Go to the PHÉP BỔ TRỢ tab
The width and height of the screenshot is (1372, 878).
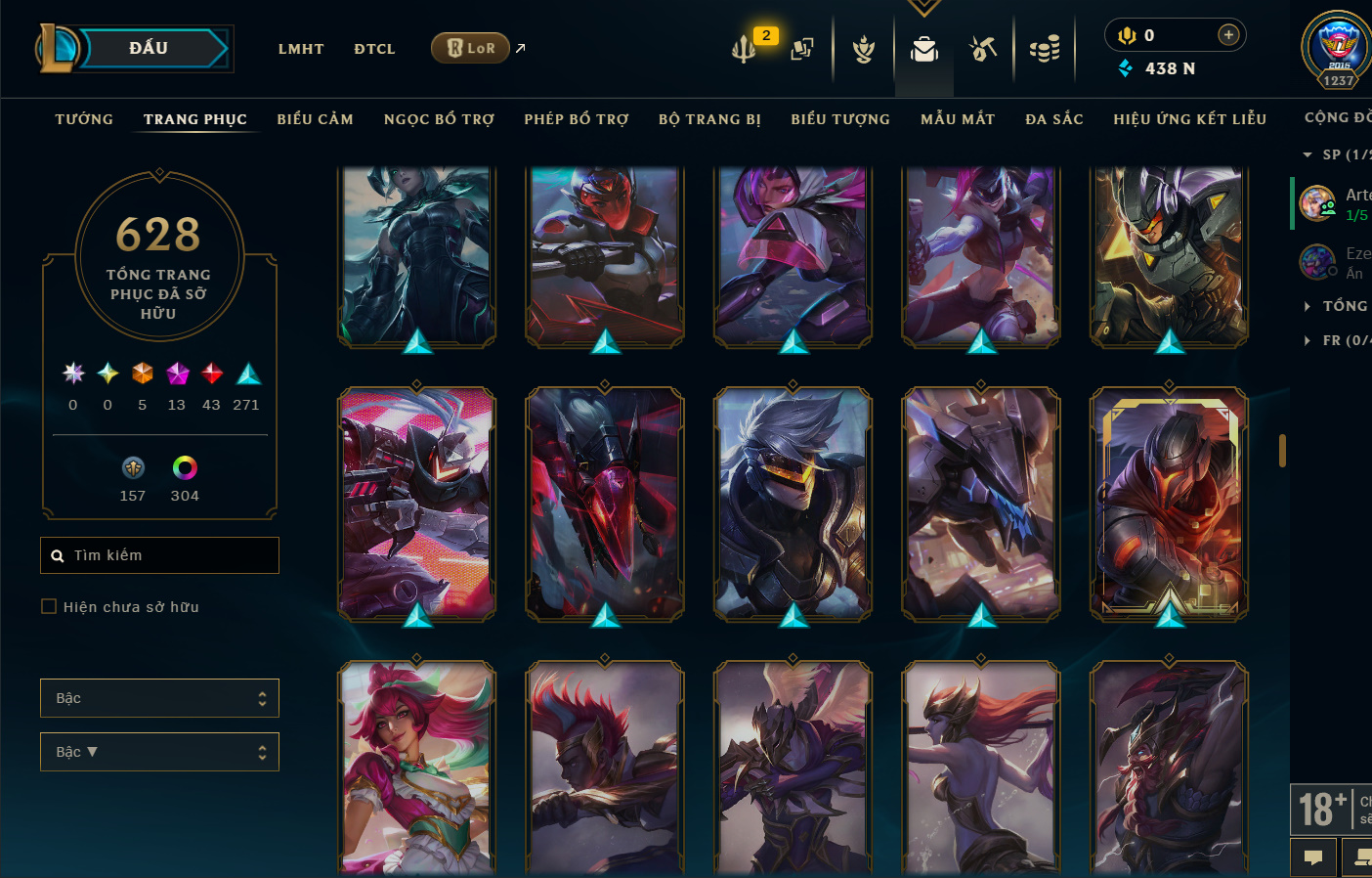coord(577,119)
